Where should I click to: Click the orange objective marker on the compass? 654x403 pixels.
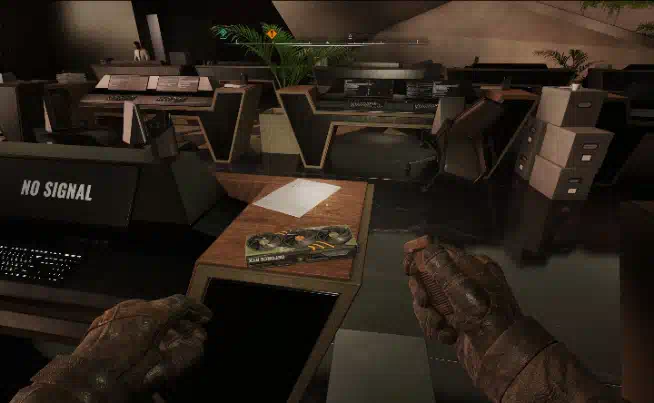tap(271, 33)
